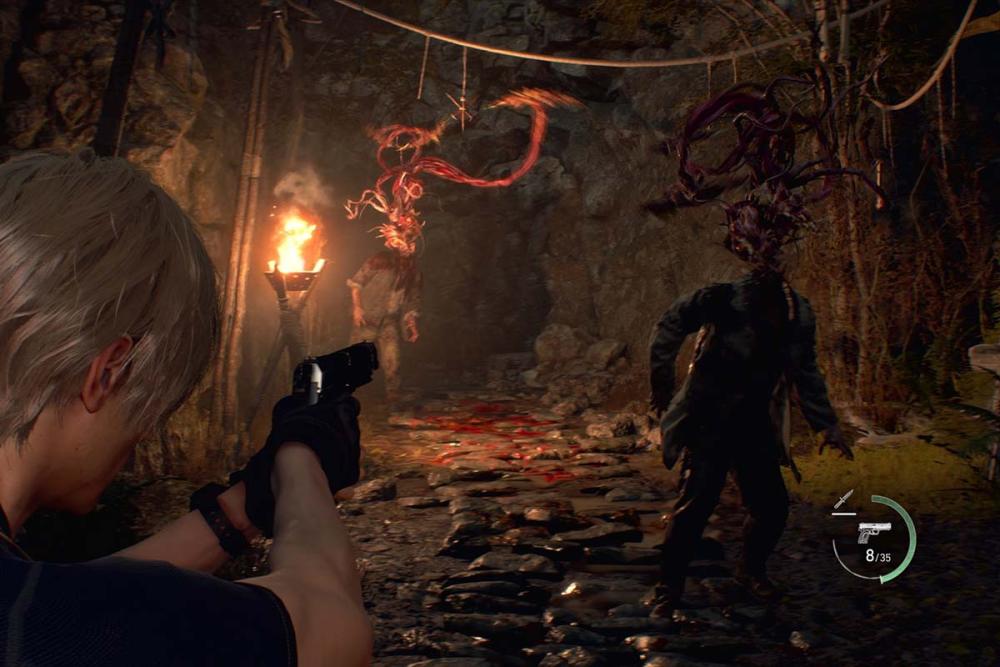Select the equipped handgun icon
1000x667 pixels.
[873, 532]
